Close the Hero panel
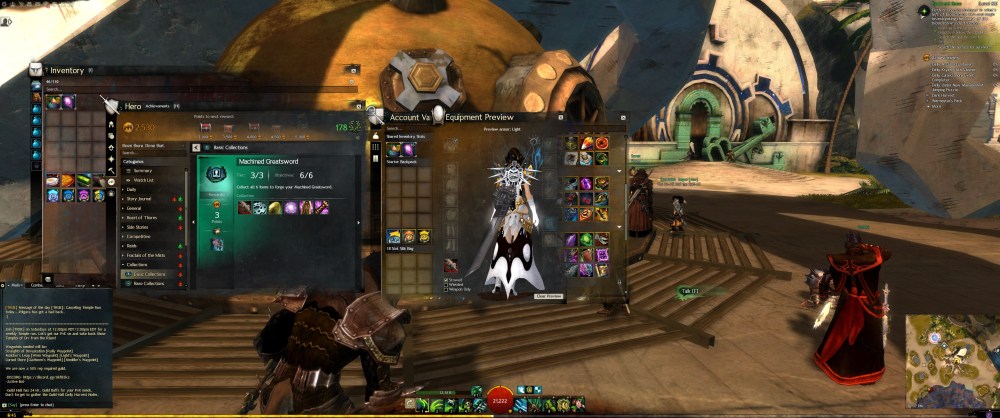Image resolution: width=1000 pixels, height=418 pixels. coord(358,108)
